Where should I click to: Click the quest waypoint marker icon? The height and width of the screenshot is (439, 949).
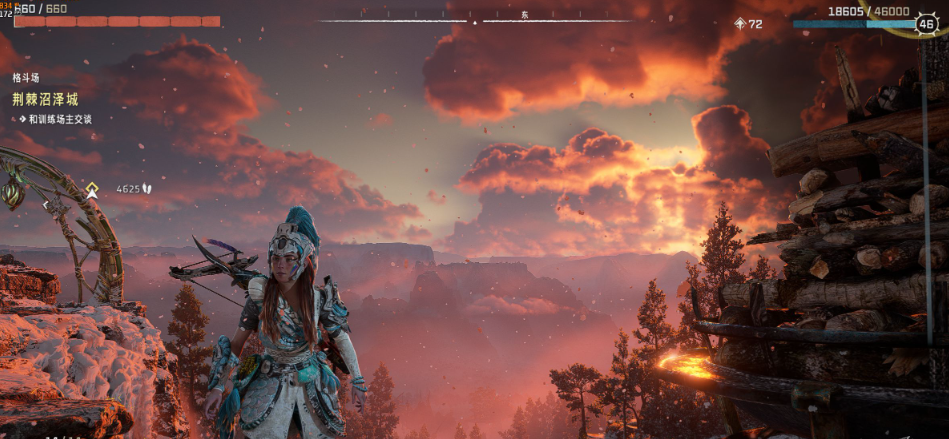tap(92, 188)
